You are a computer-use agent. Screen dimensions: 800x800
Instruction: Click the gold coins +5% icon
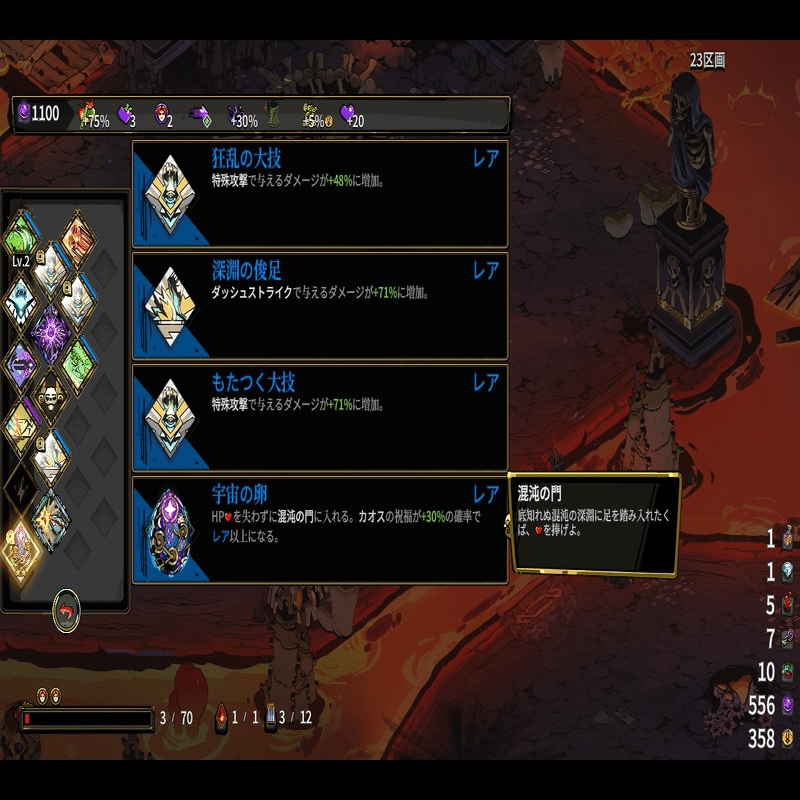click(309, 115)
